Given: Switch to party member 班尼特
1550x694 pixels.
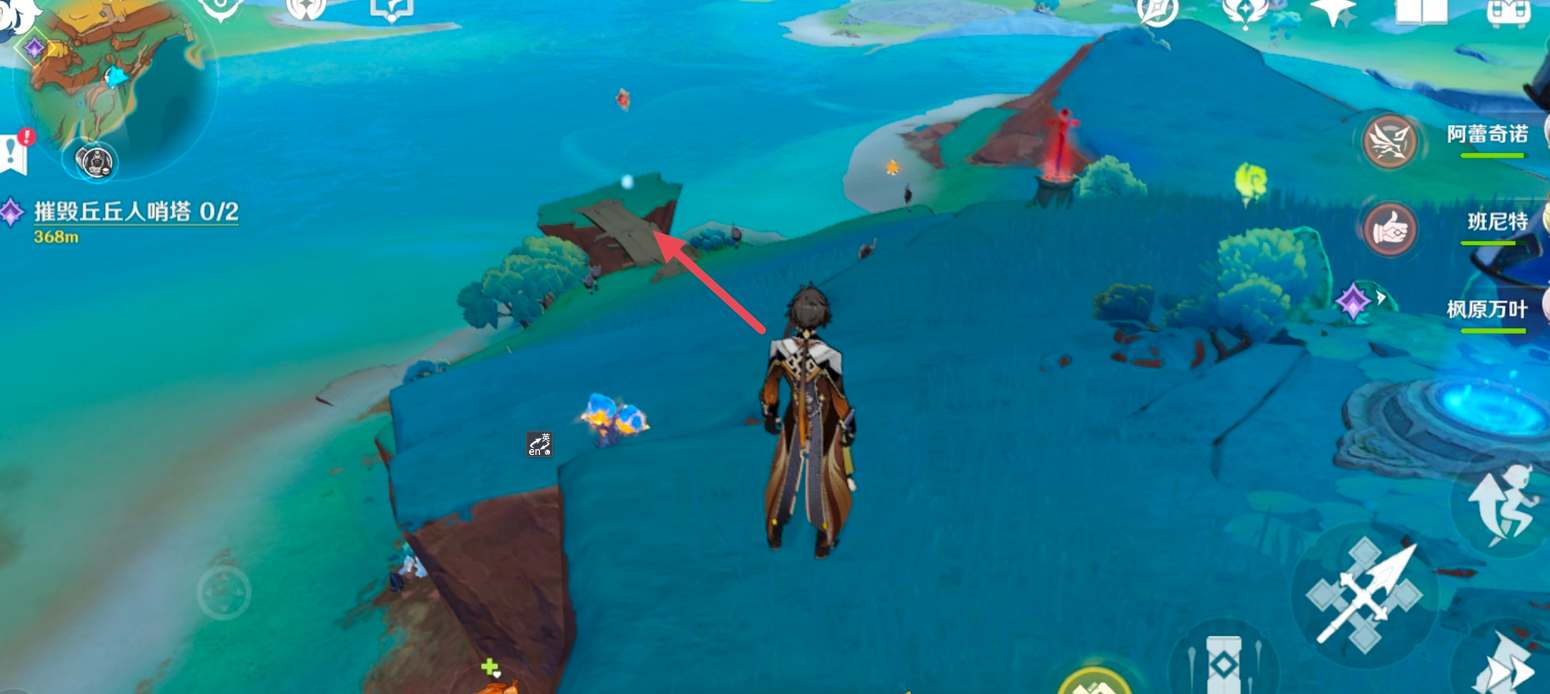Looking at the screenshot, I should (x=1497, y=222).
